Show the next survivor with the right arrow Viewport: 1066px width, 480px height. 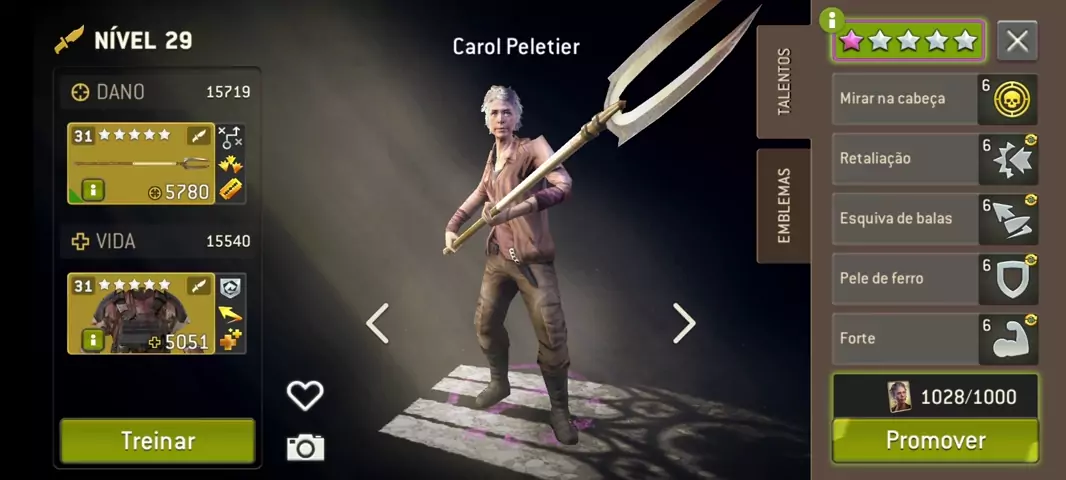684,323
